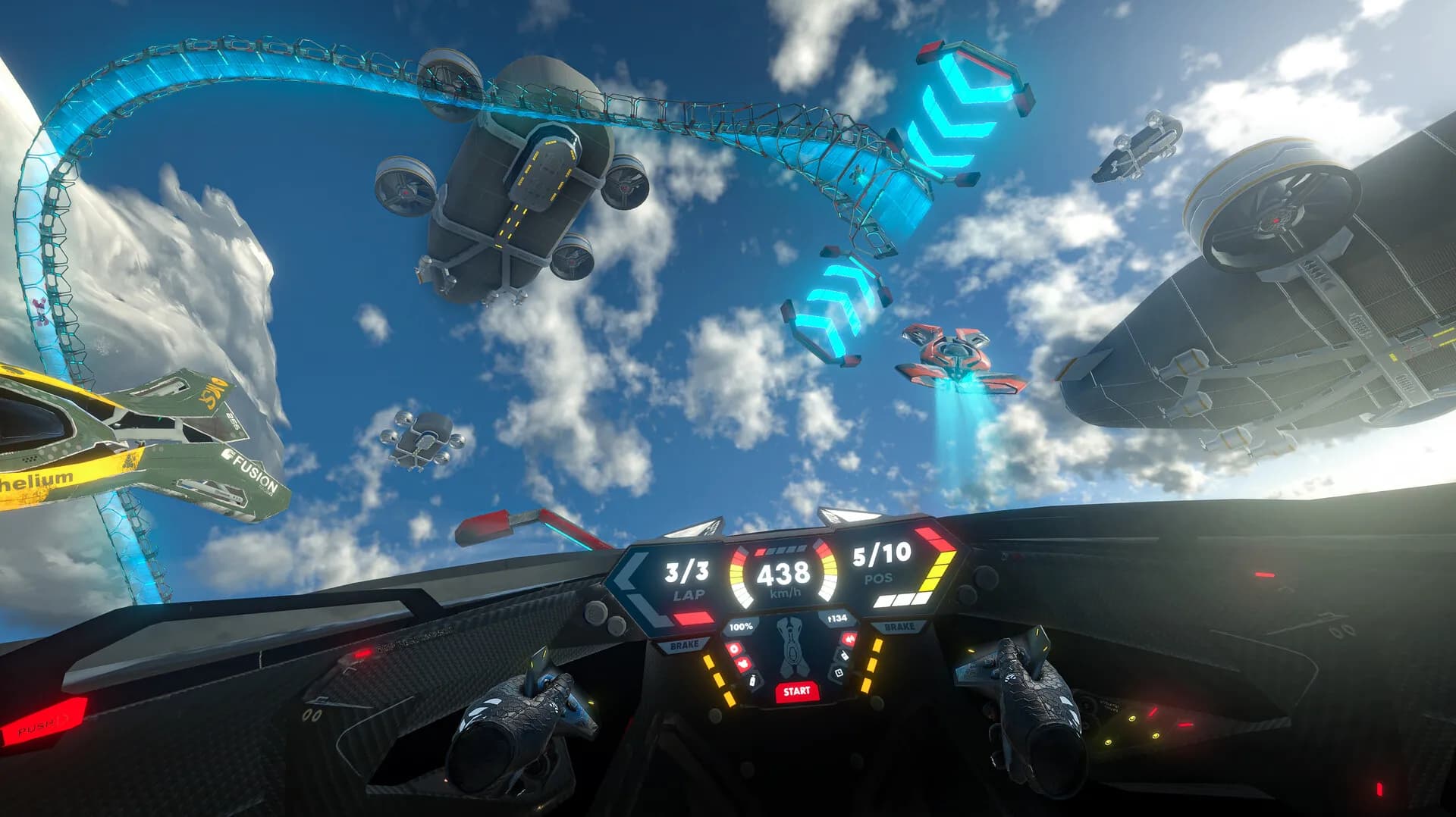Viewport: 1456px width, 817px height.
Task: Tap the white oil bottle indicator icon
Action: point(752,681)
